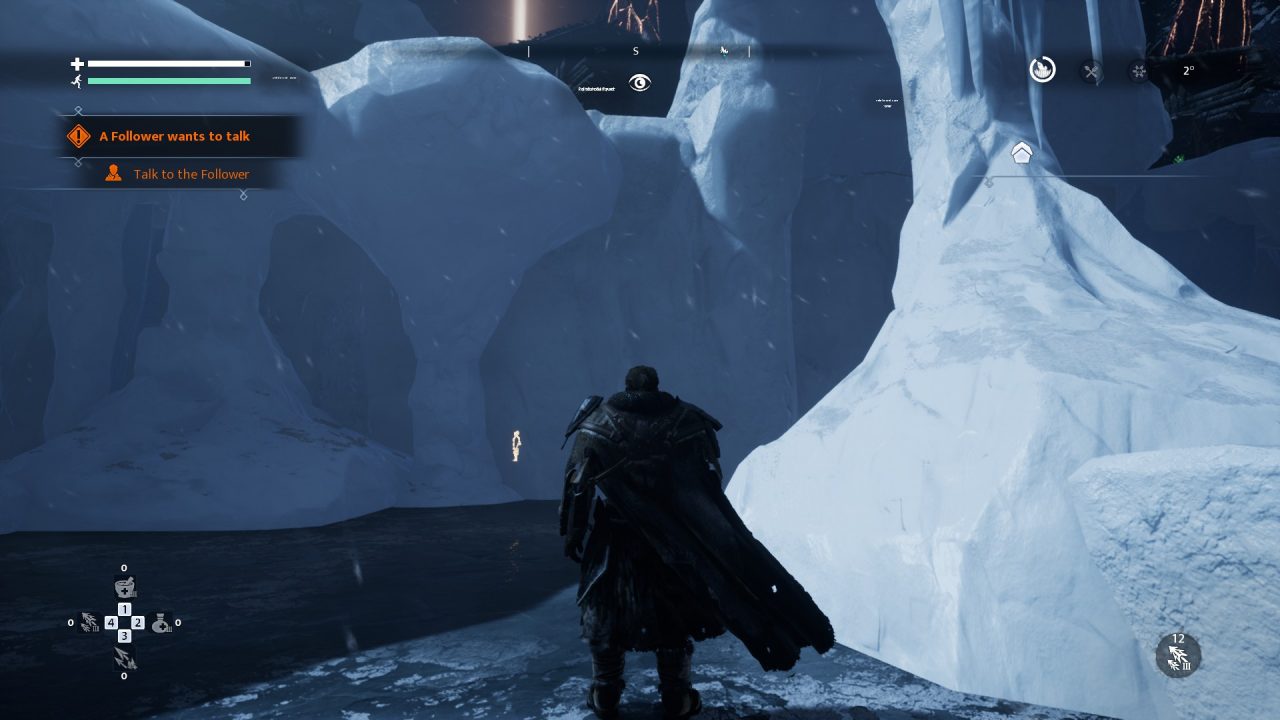Select the healing pouch quick slot
Screen dimensions: 1280x720
[160, 623]
